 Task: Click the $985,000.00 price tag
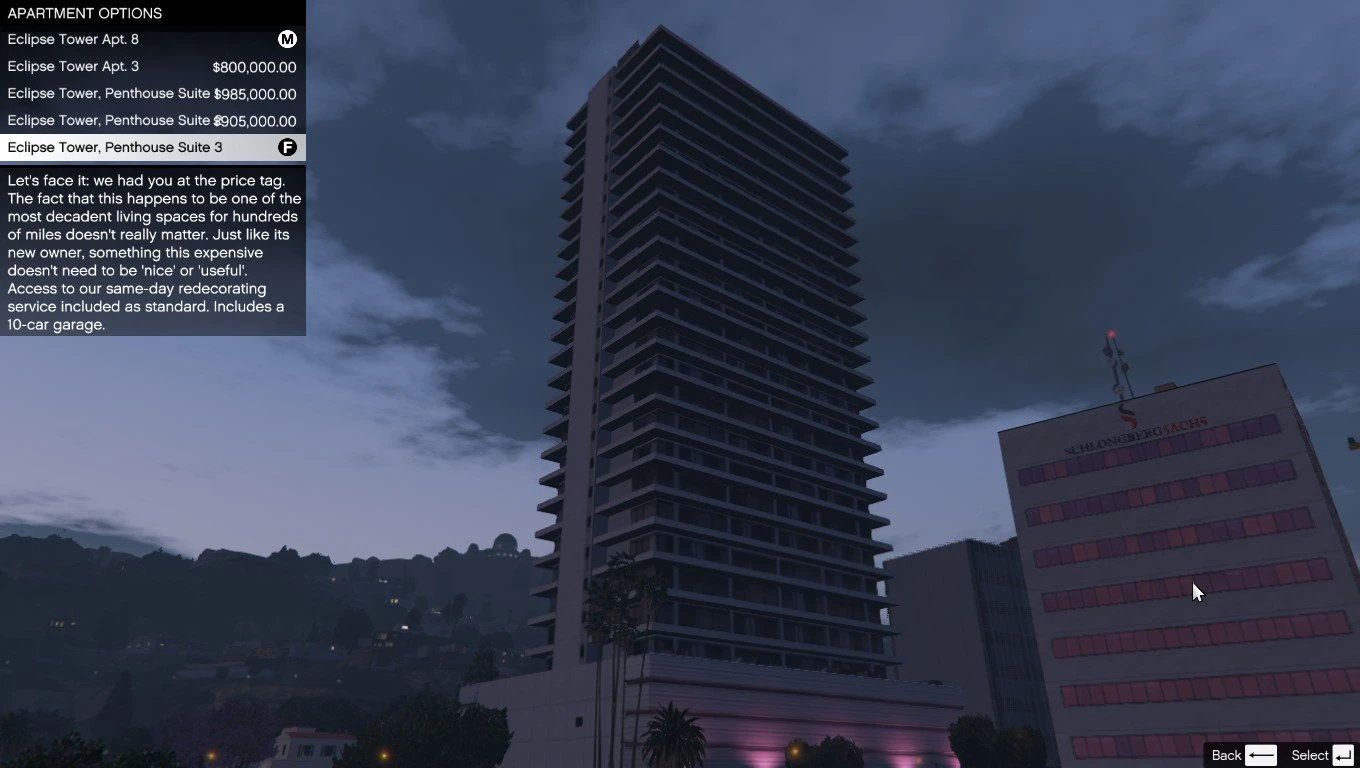(257, 93)
